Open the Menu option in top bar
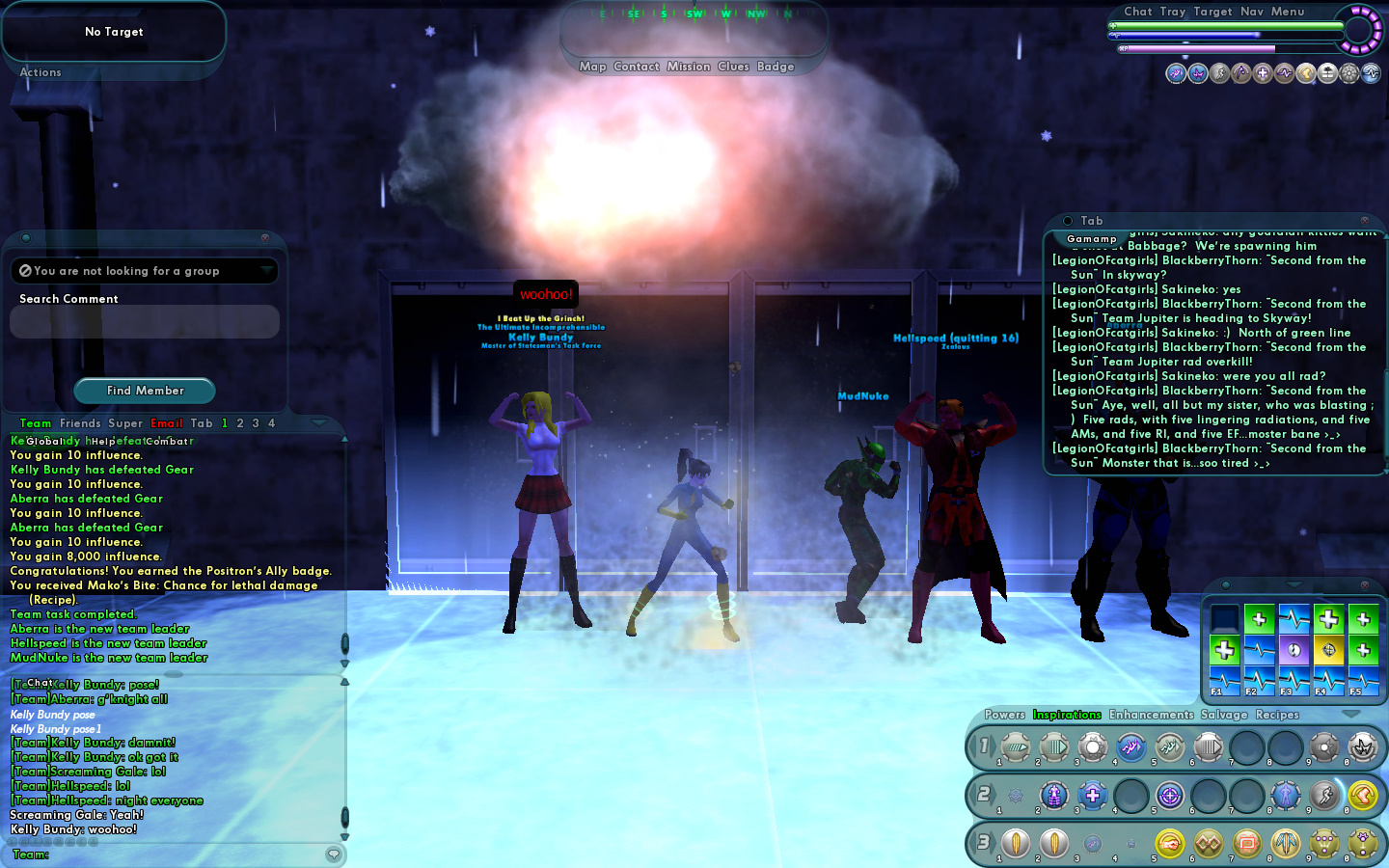Screen dimensions: 1389x868 (1287, 12)
